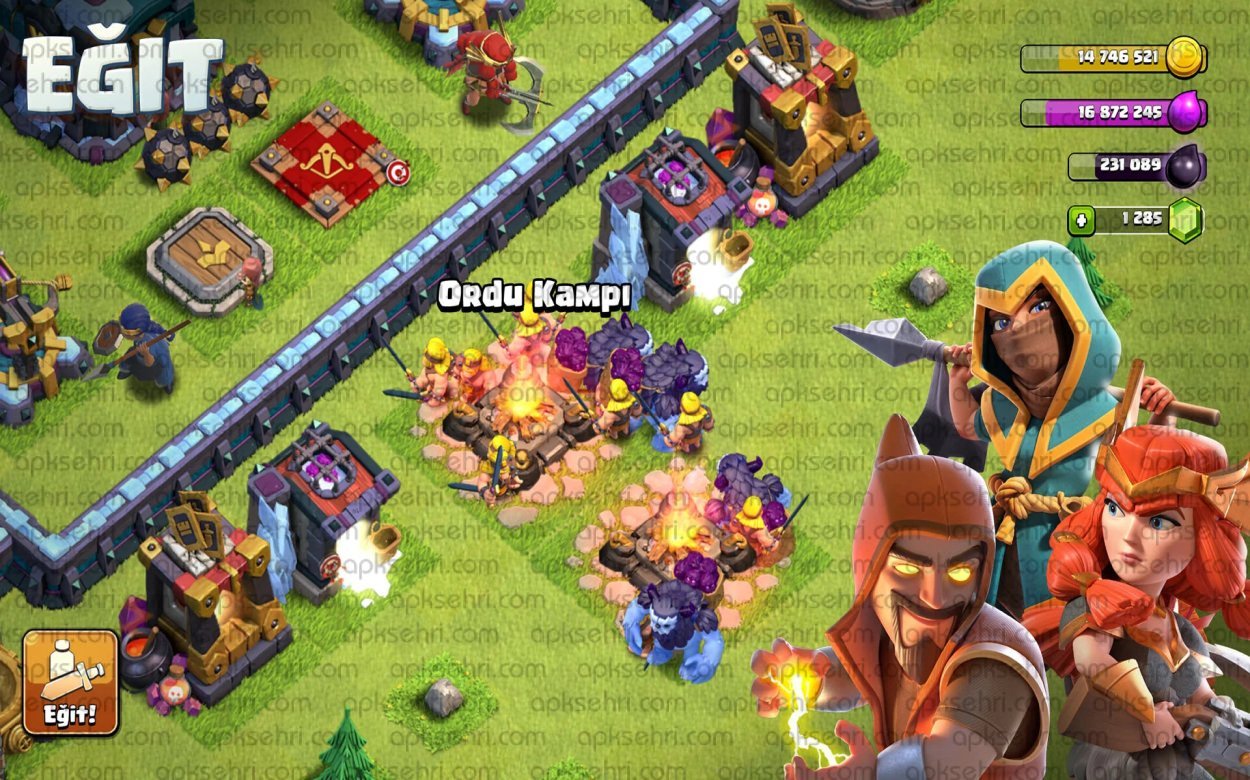Open the Eğit! army training button
This screenshot has width=1250, height=780.
[x=70, y=682]
